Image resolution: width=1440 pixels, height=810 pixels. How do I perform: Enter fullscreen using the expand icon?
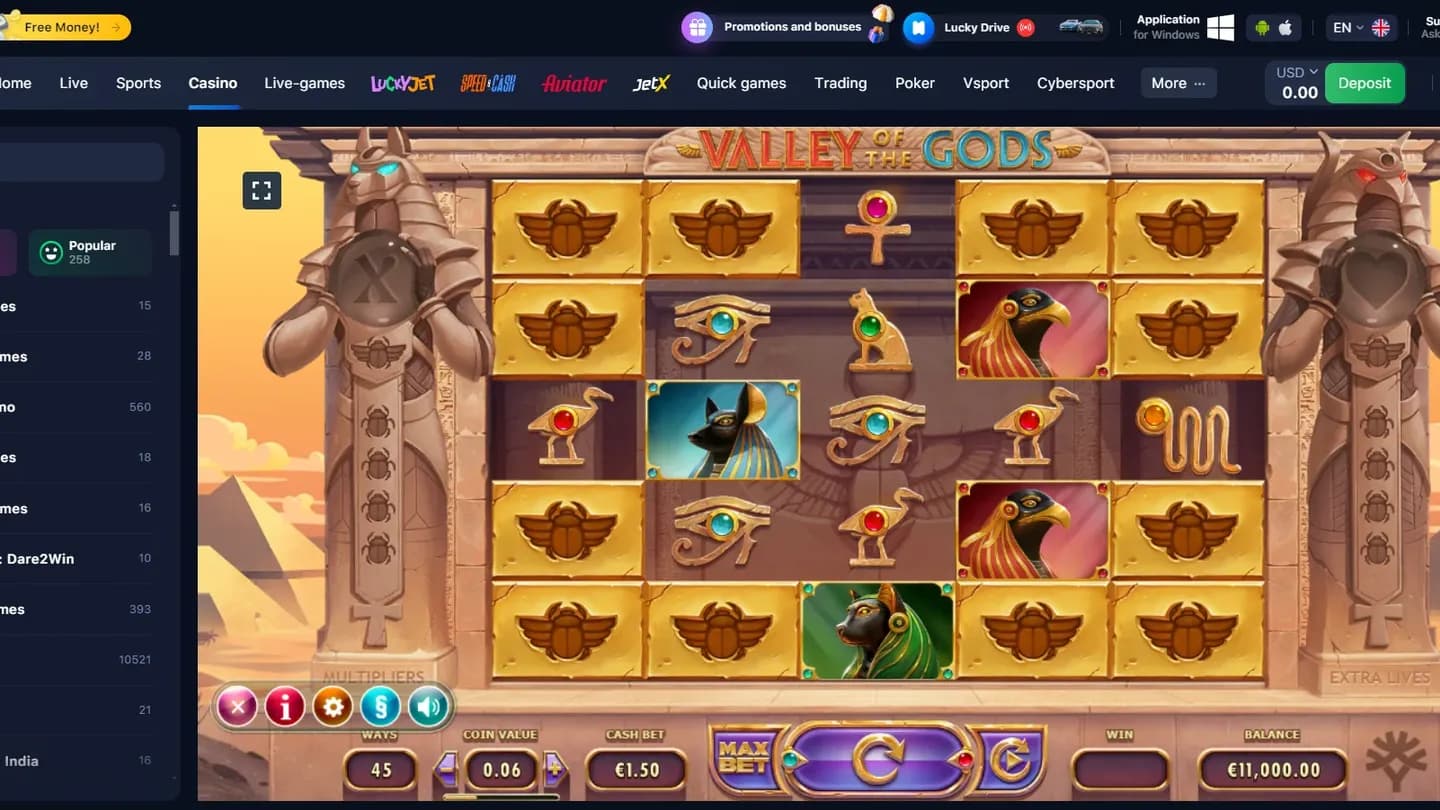(261, 190)
